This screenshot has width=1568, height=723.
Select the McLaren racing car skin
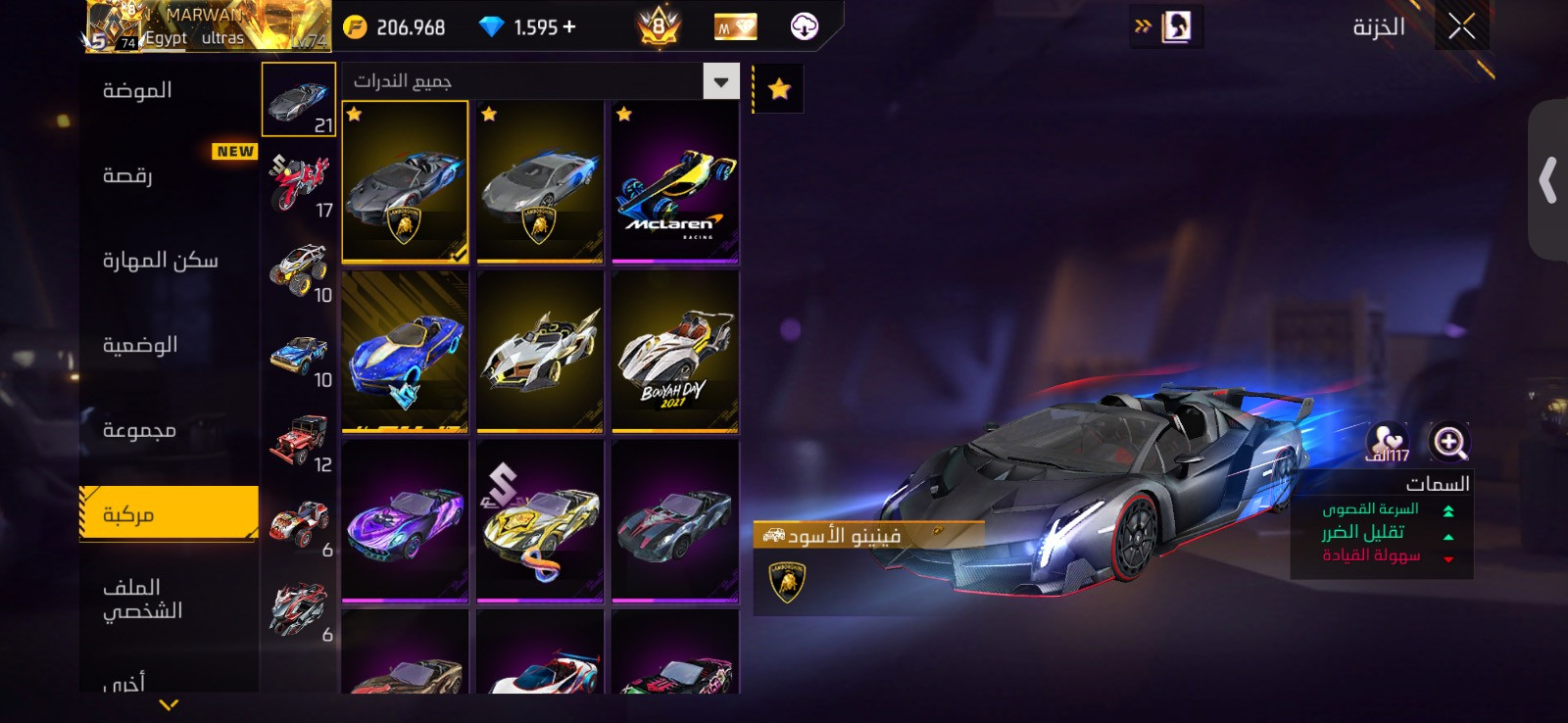pos(675,183)
